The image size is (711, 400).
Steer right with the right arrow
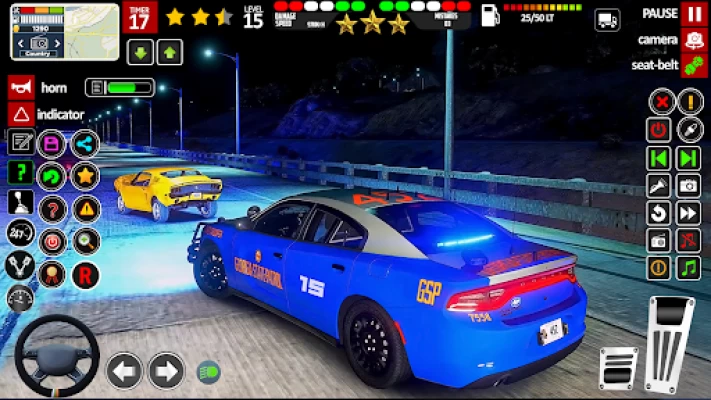click(166, 371)
